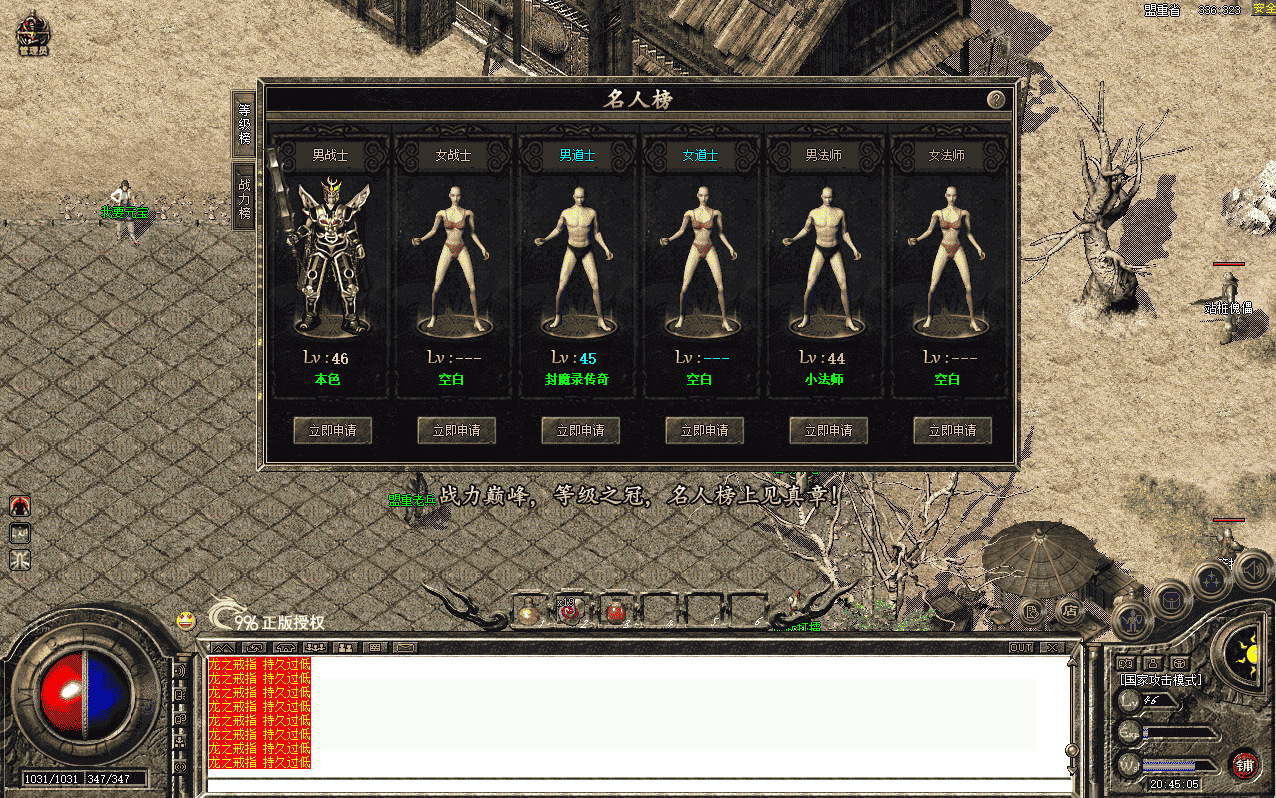Open the envelope mail chat tab
Image resolution: width=1276 pixels, height=798 pixels.
coord(405,647)
